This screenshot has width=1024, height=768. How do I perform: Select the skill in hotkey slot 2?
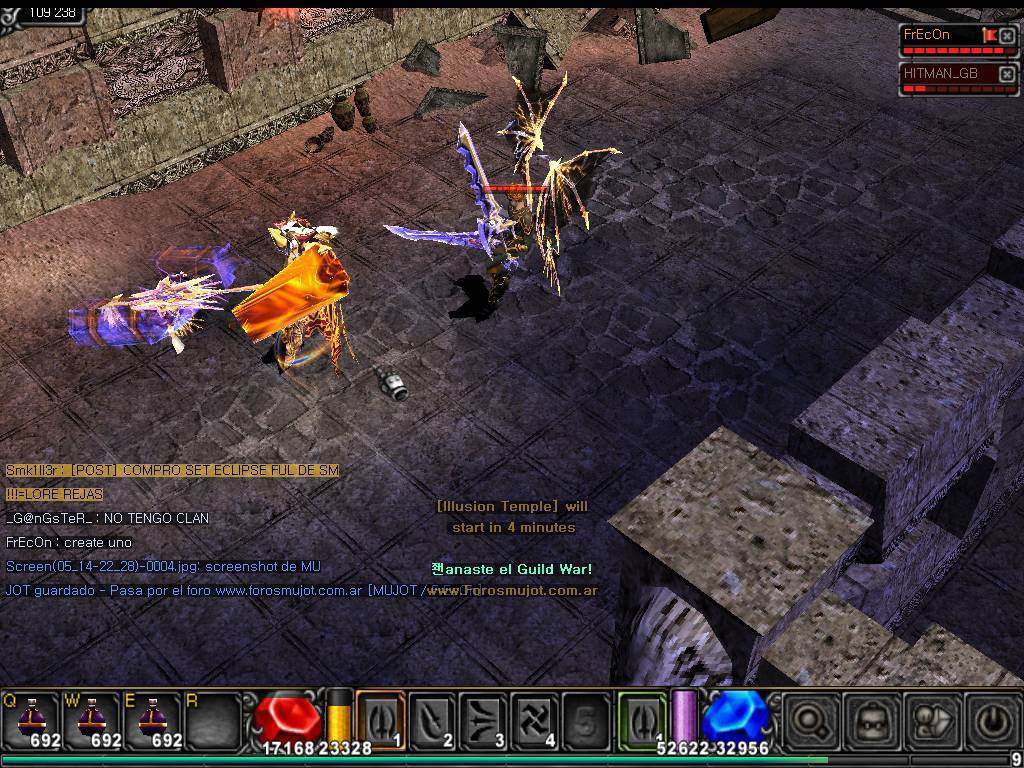click(x=433, y=719)
